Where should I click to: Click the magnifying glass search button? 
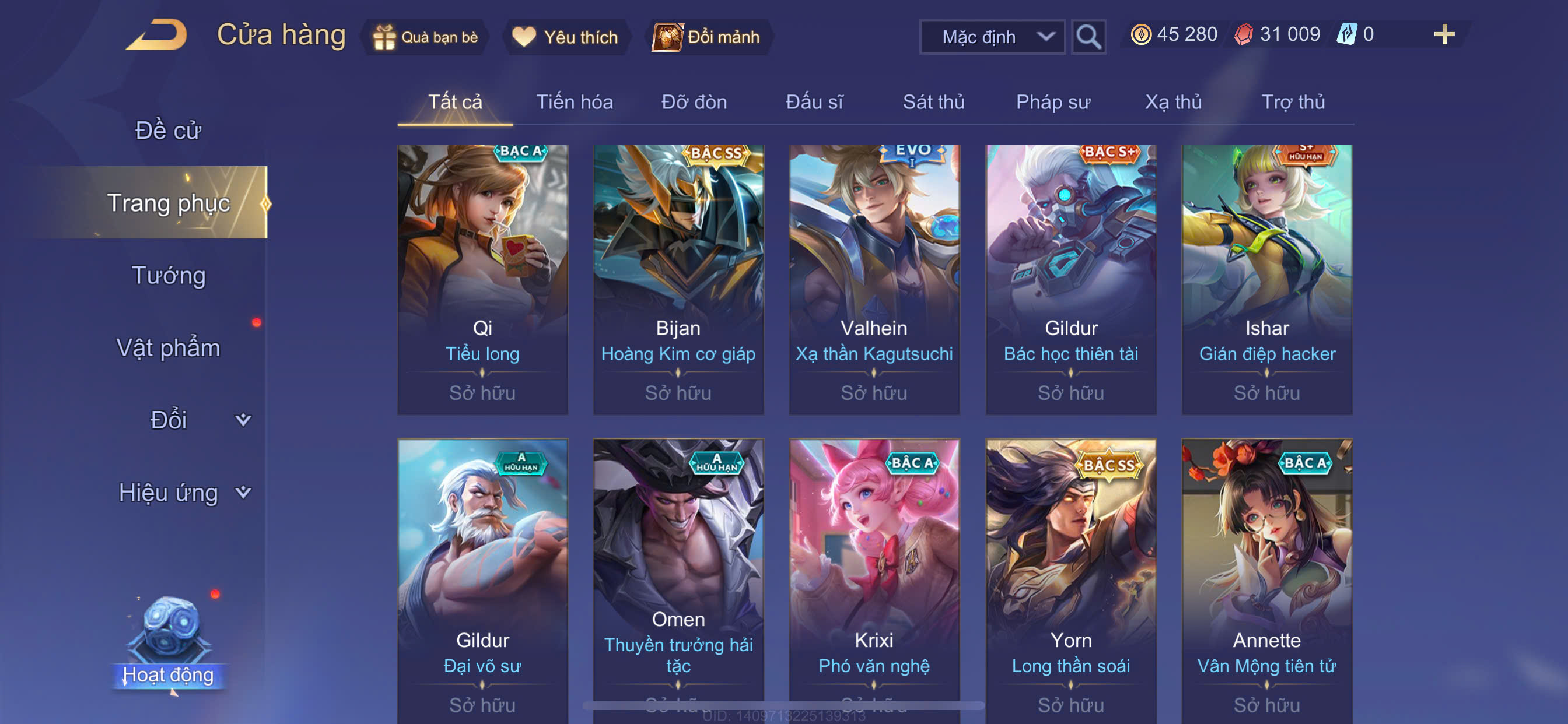point(1088,37)
